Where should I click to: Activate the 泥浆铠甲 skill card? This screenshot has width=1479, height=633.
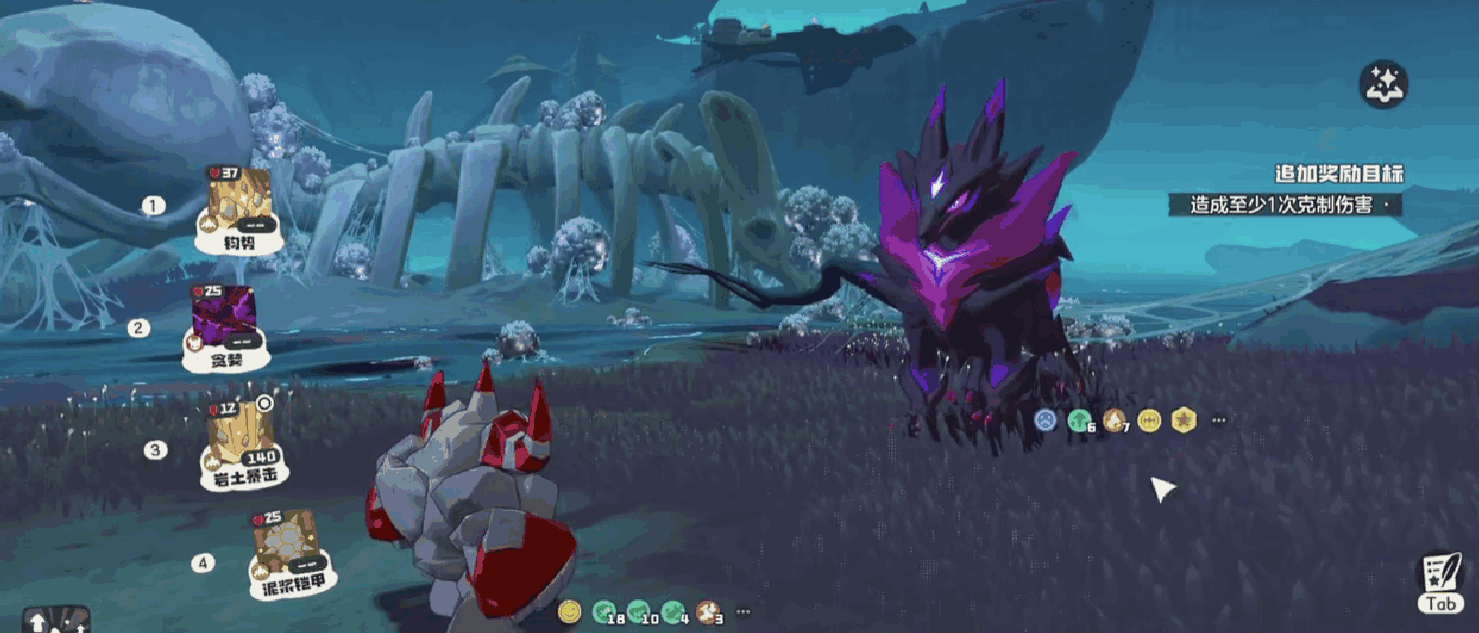[x=289, y=552]
